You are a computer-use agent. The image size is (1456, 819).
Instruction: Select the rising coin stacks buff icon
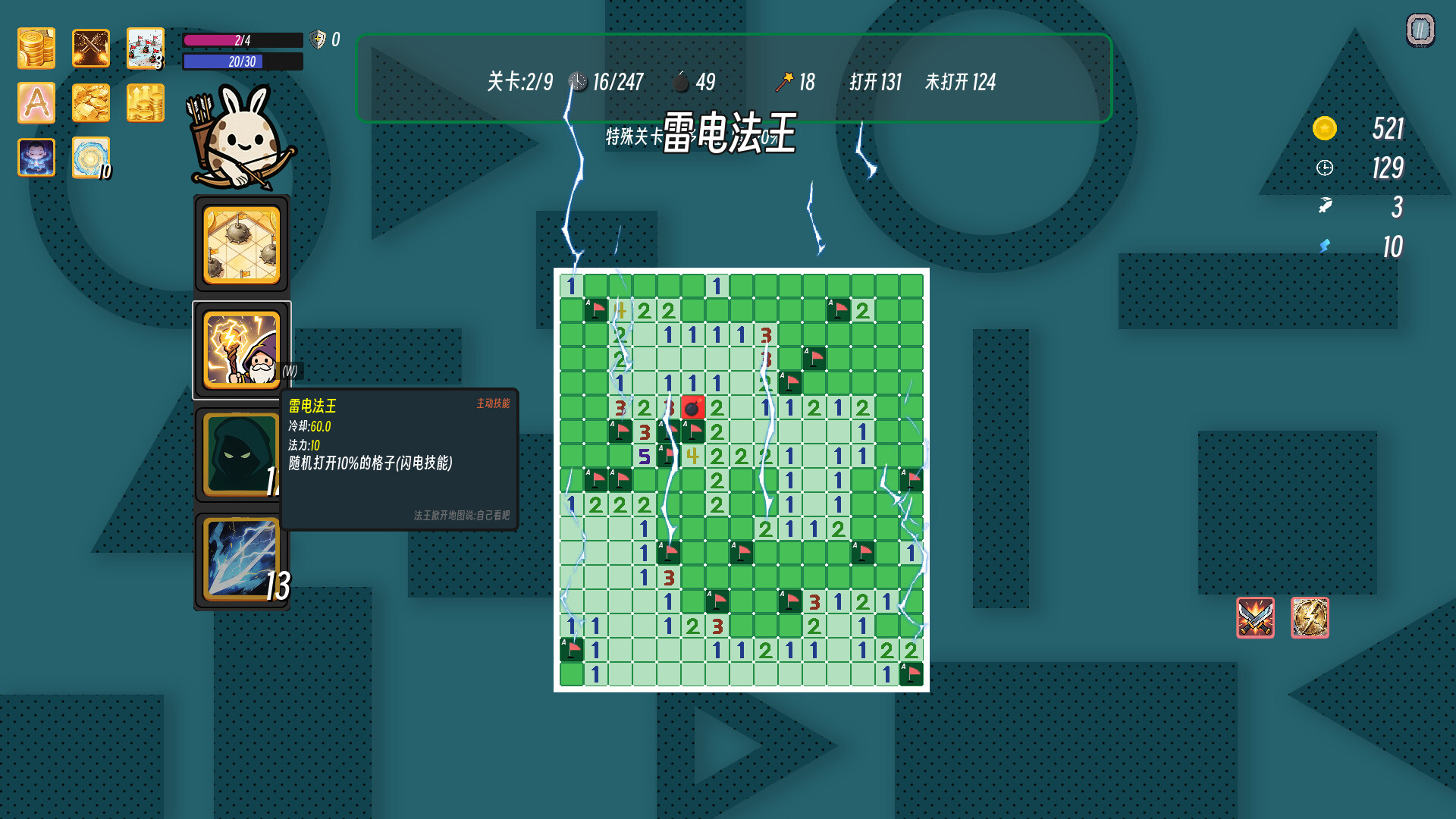pos(145,102)
